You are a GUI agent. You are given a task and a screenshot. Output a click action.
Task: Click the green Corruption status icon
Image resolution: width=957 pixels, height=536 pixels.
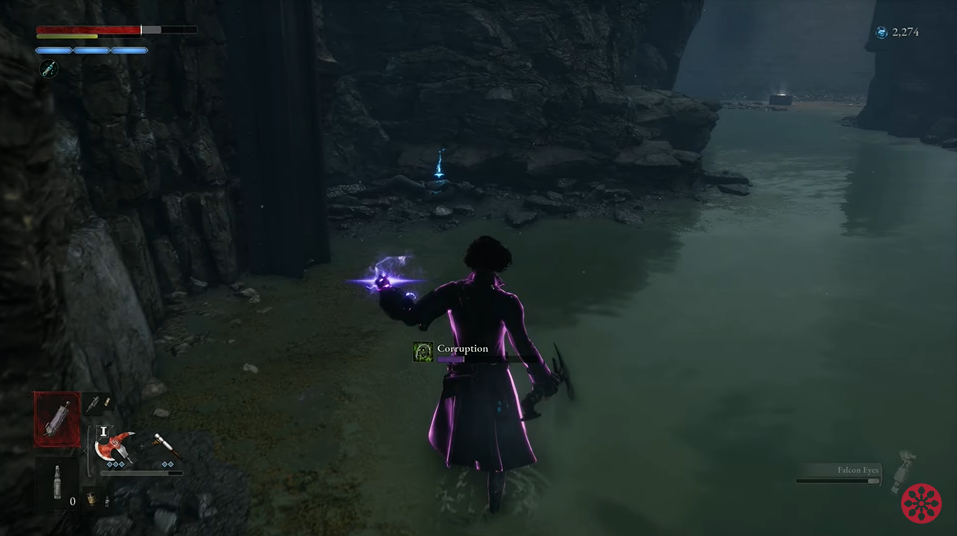423,352
